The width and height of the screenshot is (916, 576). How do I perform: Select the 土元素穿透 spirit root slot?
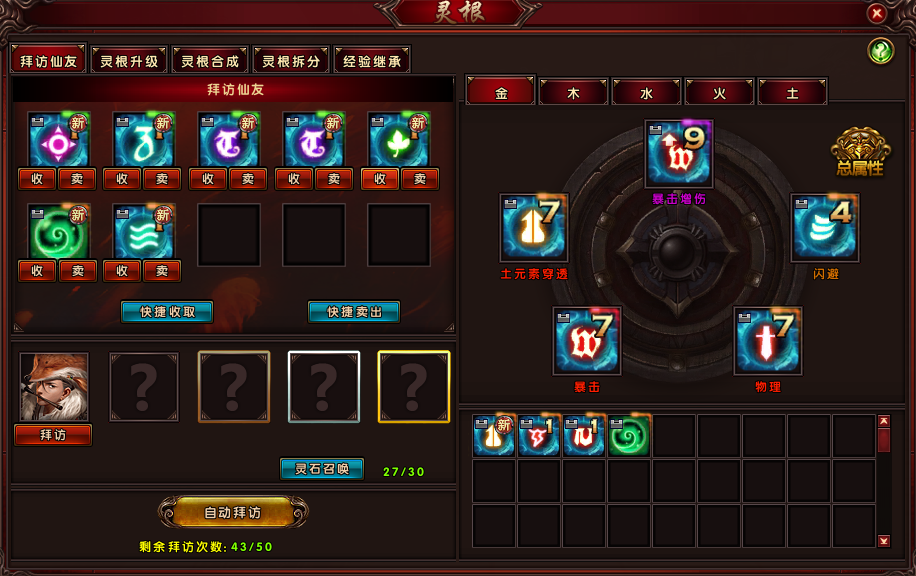pos(534,228)
